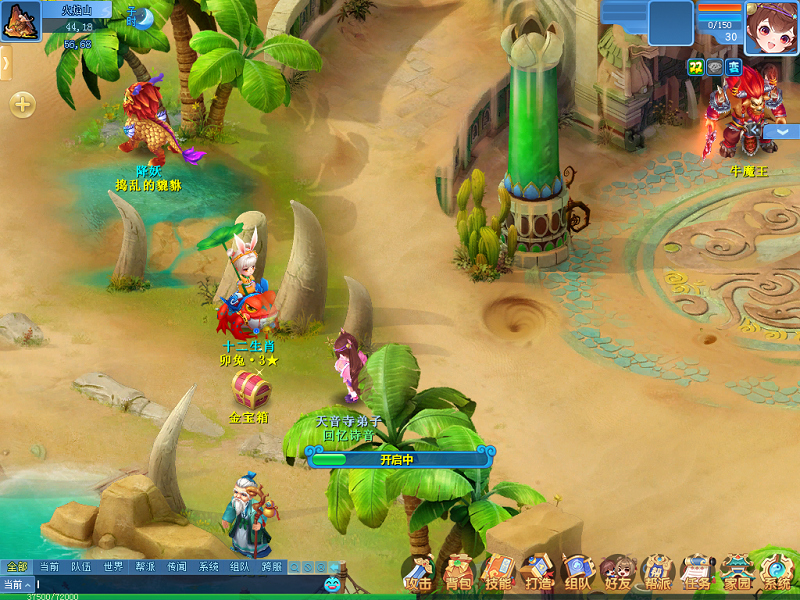Show the 帮派 guild chat tab
The width and height of the screenshot is (800, 600).
point(145,567)
